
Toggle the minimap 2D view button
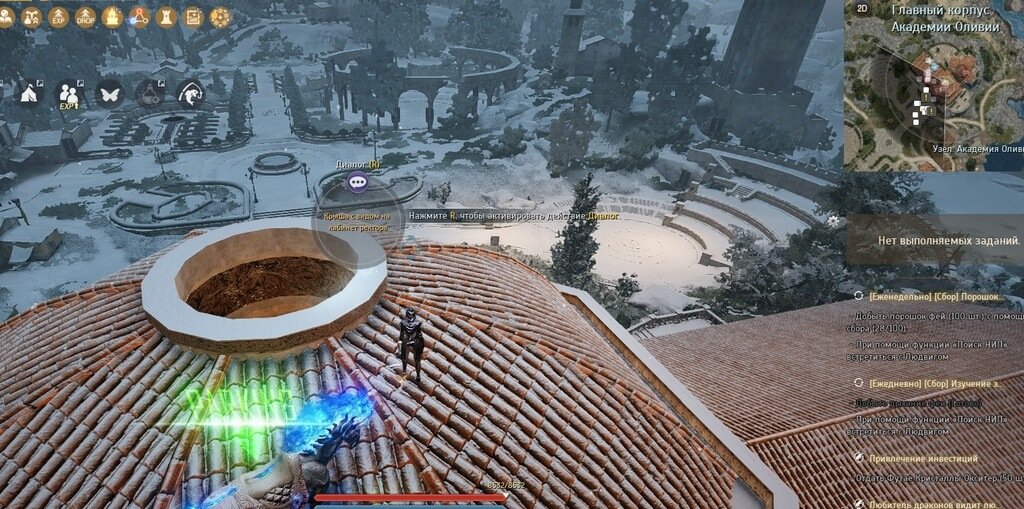coord(862,8)
